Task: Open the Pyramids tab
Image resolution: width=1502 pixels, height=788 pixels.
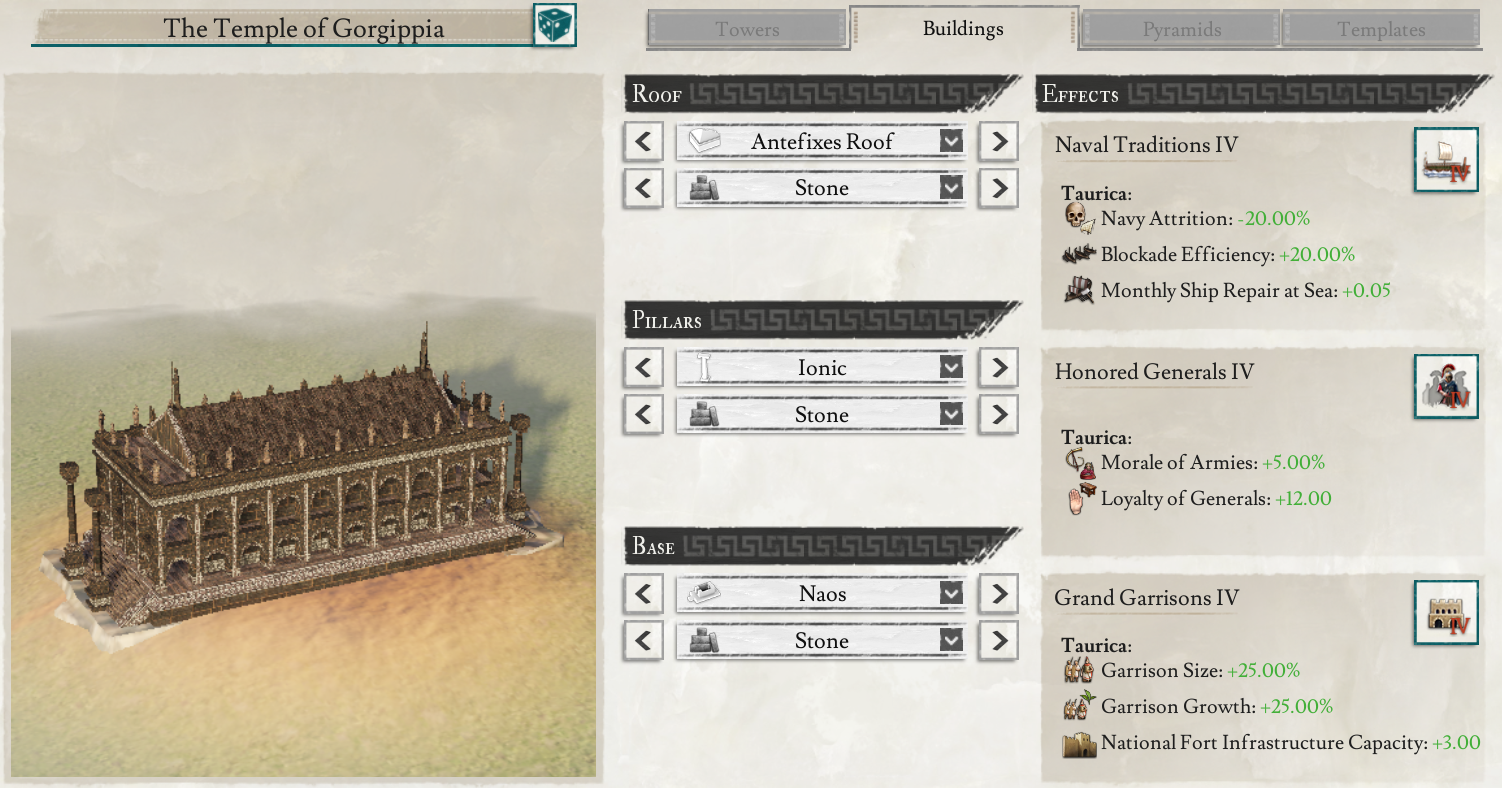Action: pyautogui.click(x=1181, y=30)
